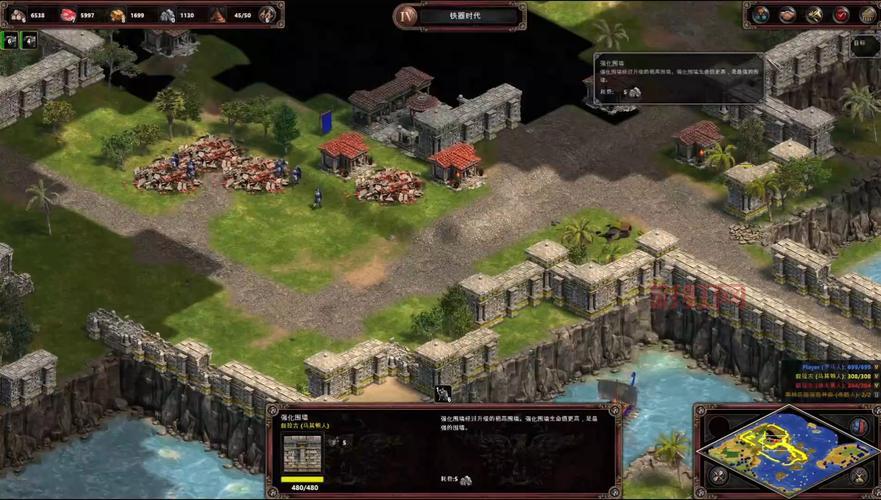Select the second idle unit group icon
This screenshot has width=881, height=500.
[x=29, y=40]
